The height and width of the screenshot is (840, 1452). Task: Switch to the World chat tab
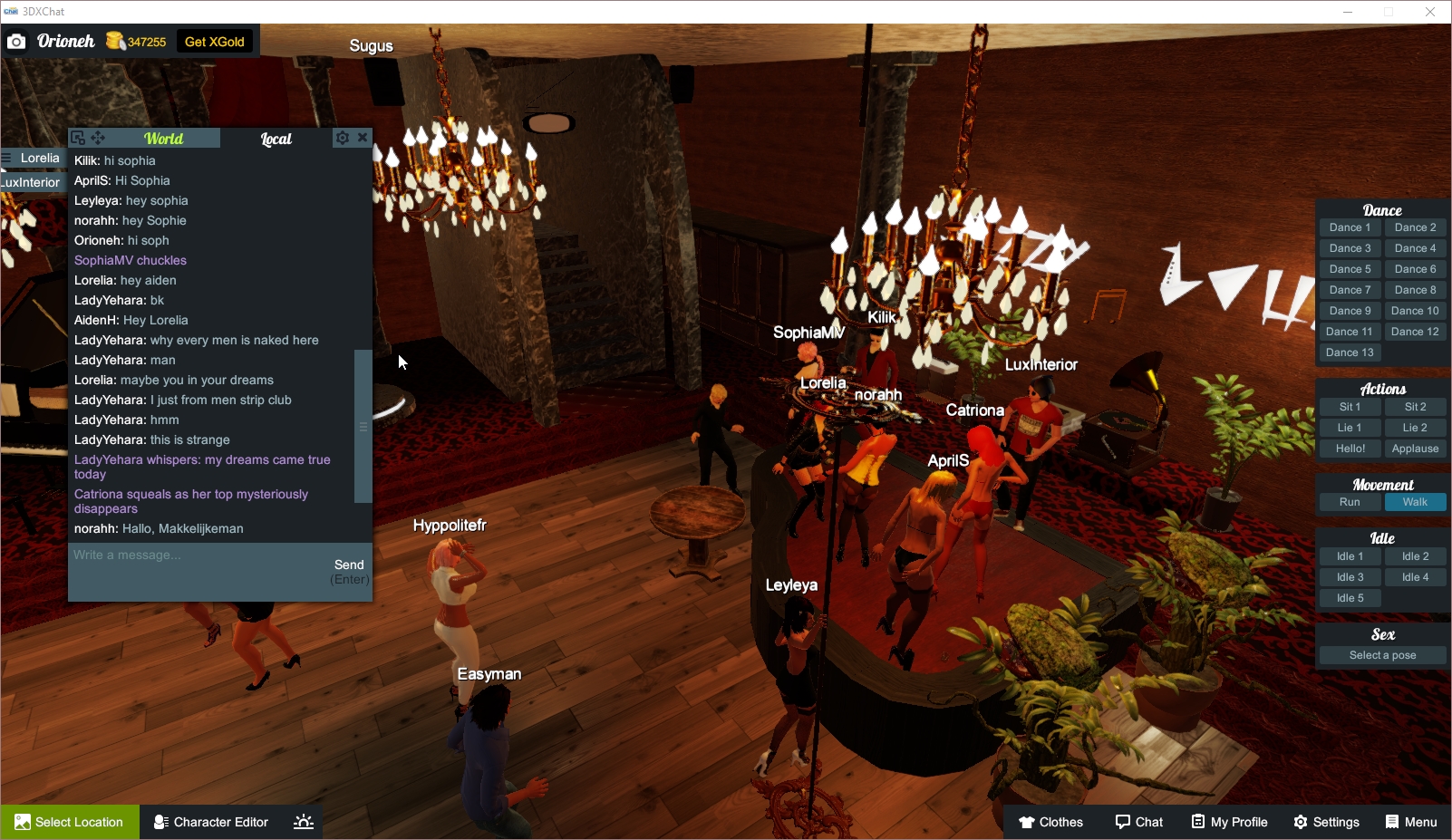tap(165, 138)
